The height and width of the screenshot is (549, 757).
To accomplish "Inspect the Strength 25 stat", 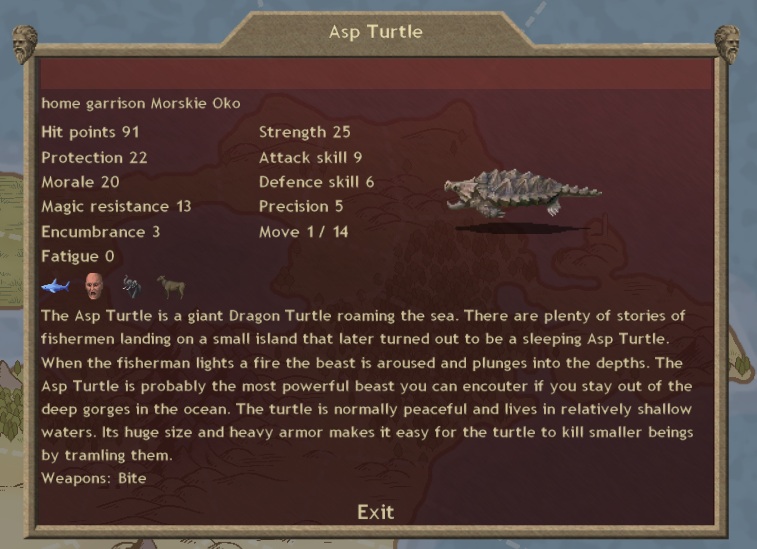I will [304, 132].
